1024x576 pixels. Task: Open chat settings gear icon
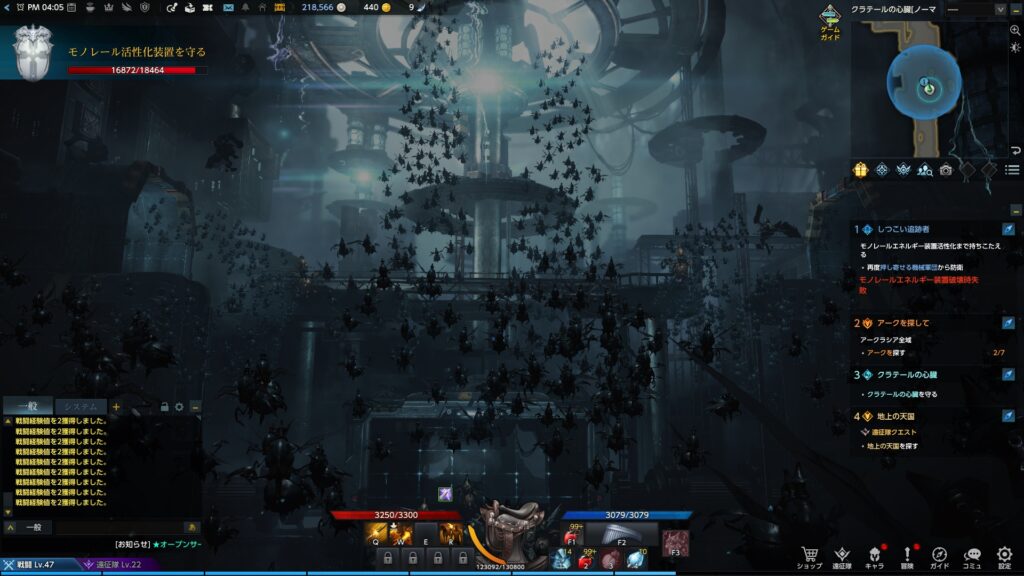click(179, 407)
